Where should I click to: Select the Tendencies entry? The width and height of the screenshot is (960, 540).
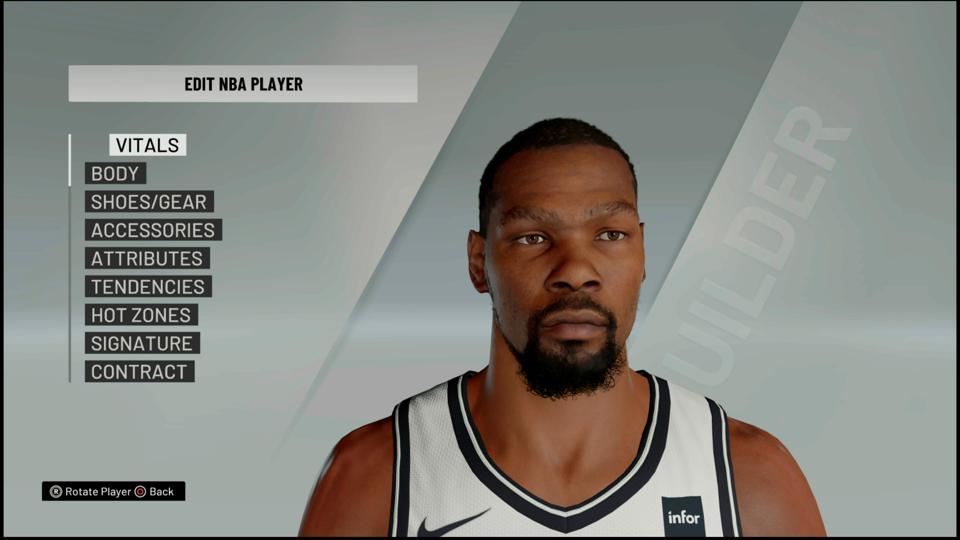148,287
